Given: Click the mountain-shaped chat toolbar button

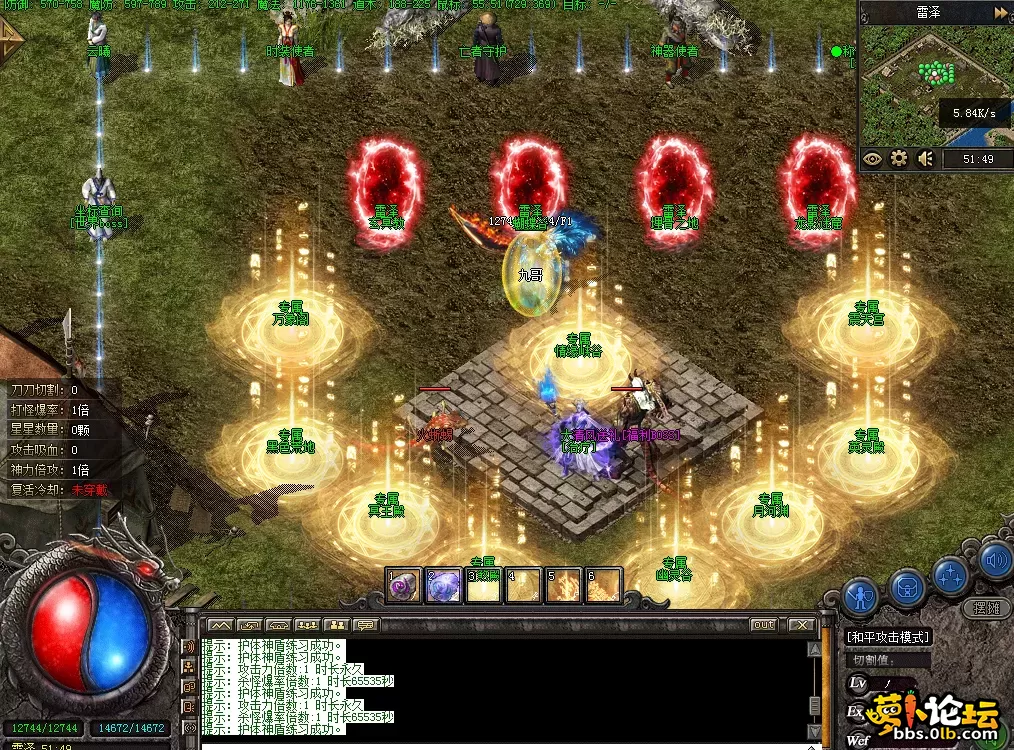Looking at the screenshot, I should (x=220, y=625).
